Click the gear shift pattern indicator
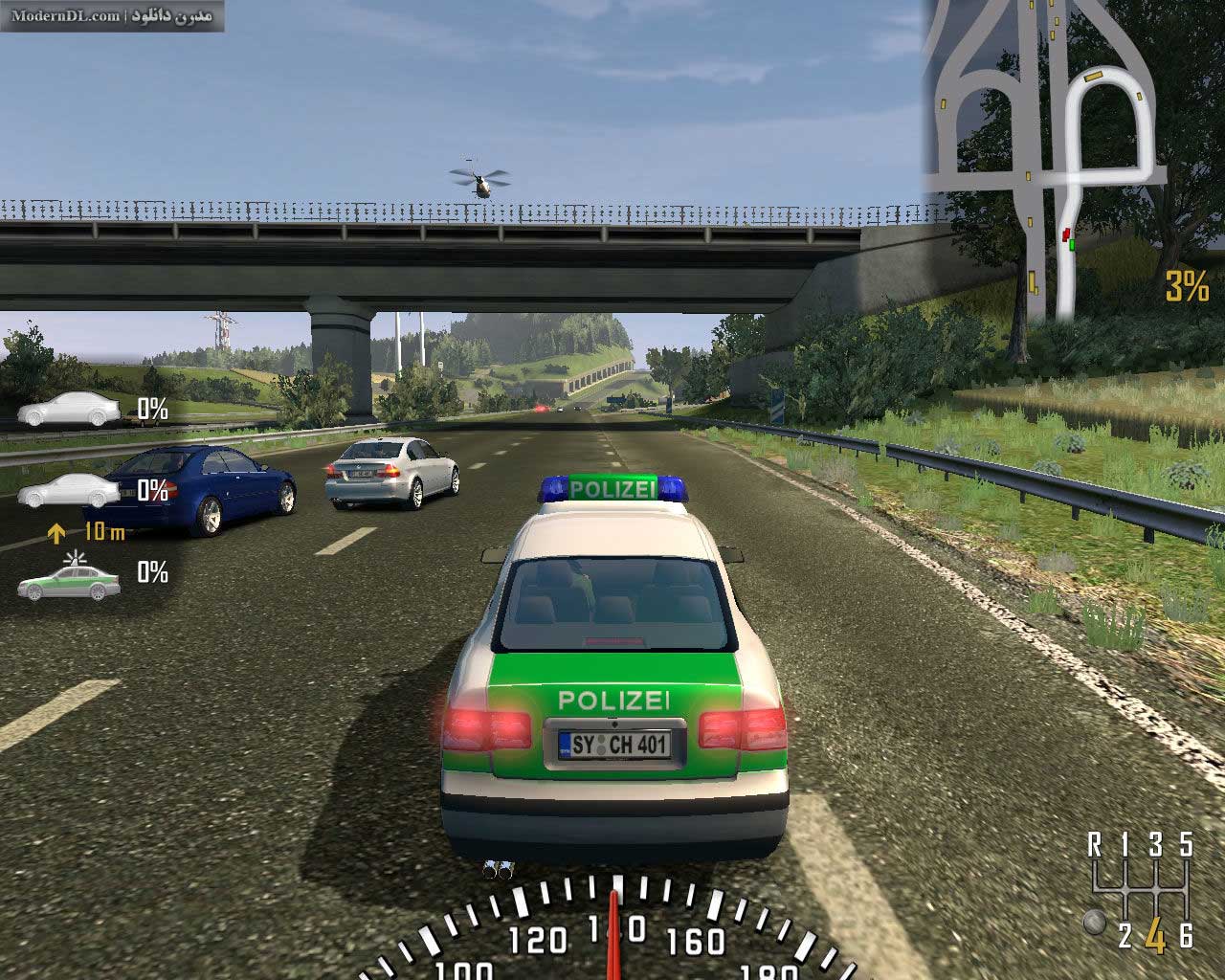 pos(1141,891)
